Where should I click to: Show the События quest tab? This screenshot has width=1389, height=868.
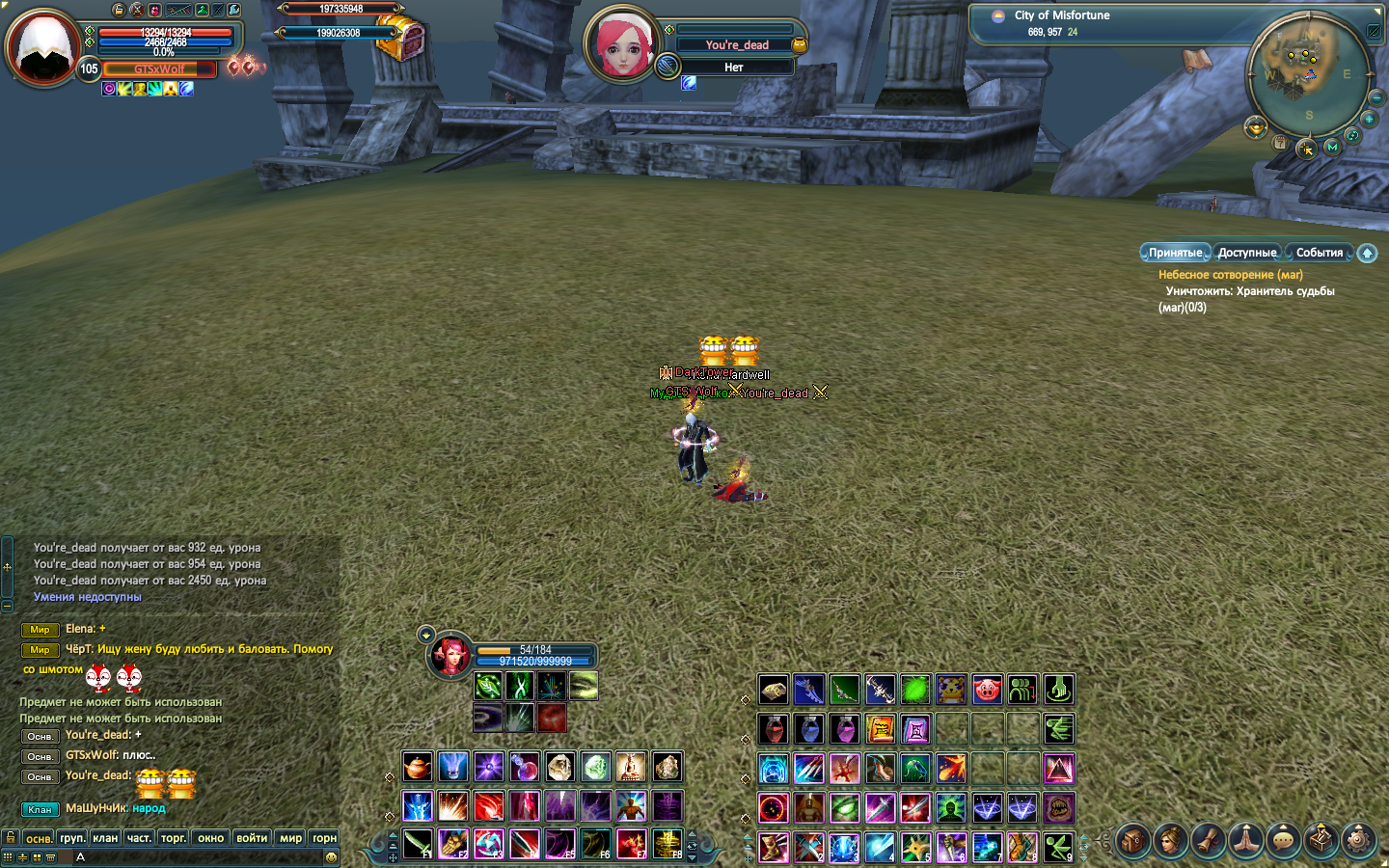[1319, 253]
